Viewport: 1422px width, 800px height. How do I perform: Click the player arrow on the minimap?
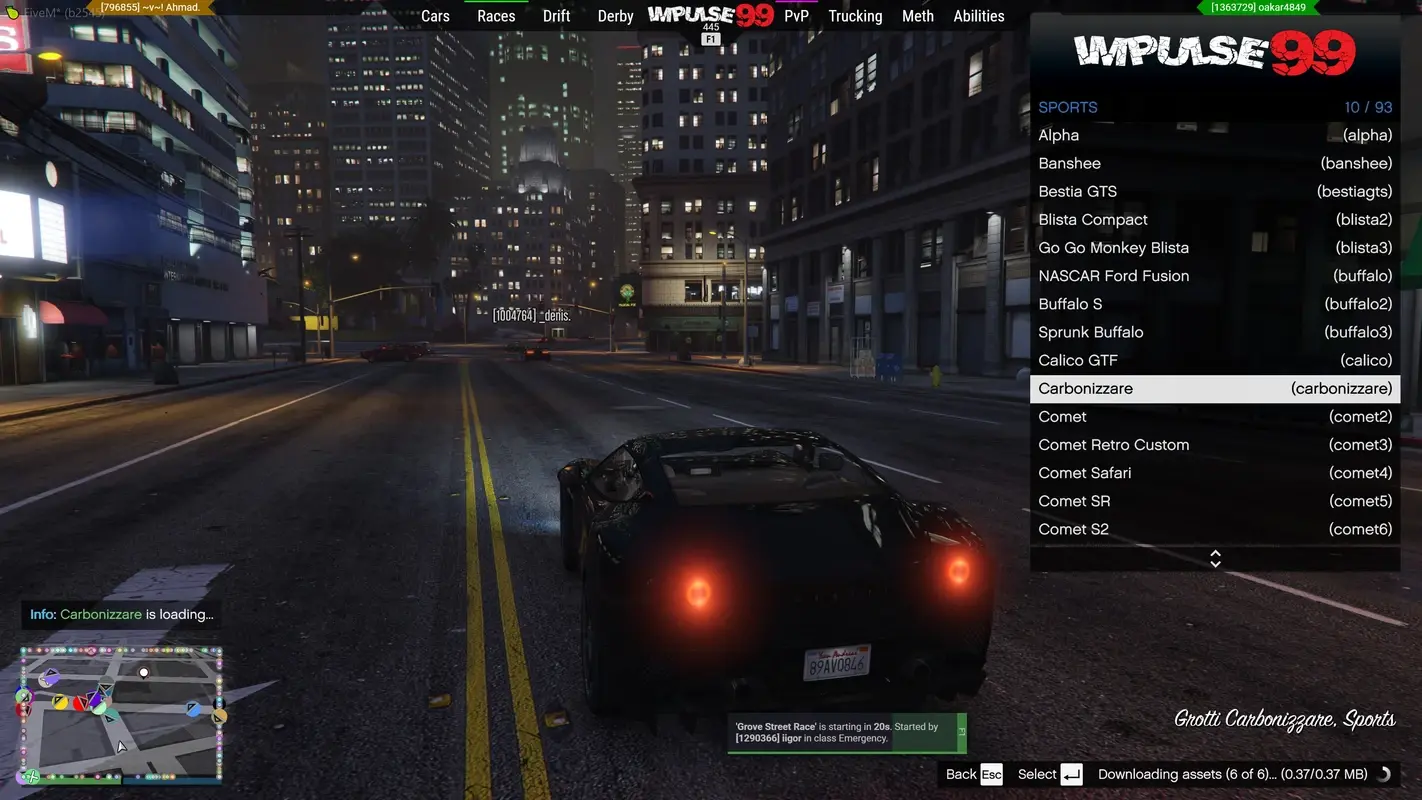[120, 746]
